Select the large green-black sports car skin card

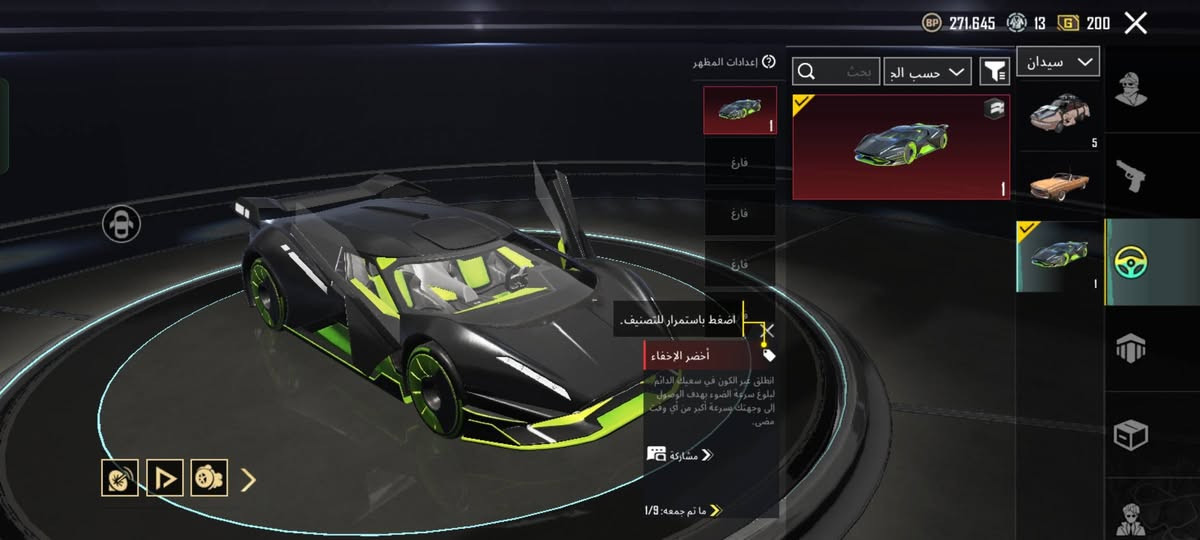900,147
